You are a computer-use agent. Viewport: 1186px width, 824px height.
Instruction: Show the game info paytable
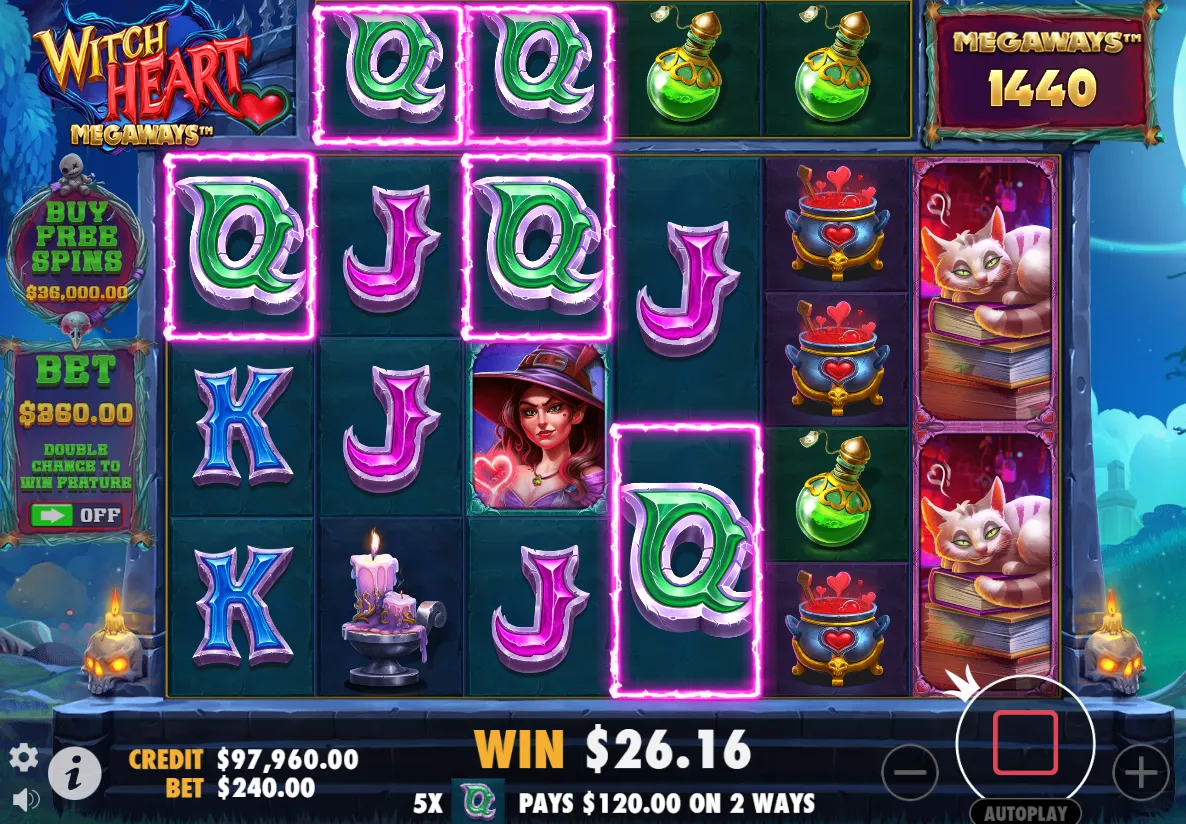76,772
